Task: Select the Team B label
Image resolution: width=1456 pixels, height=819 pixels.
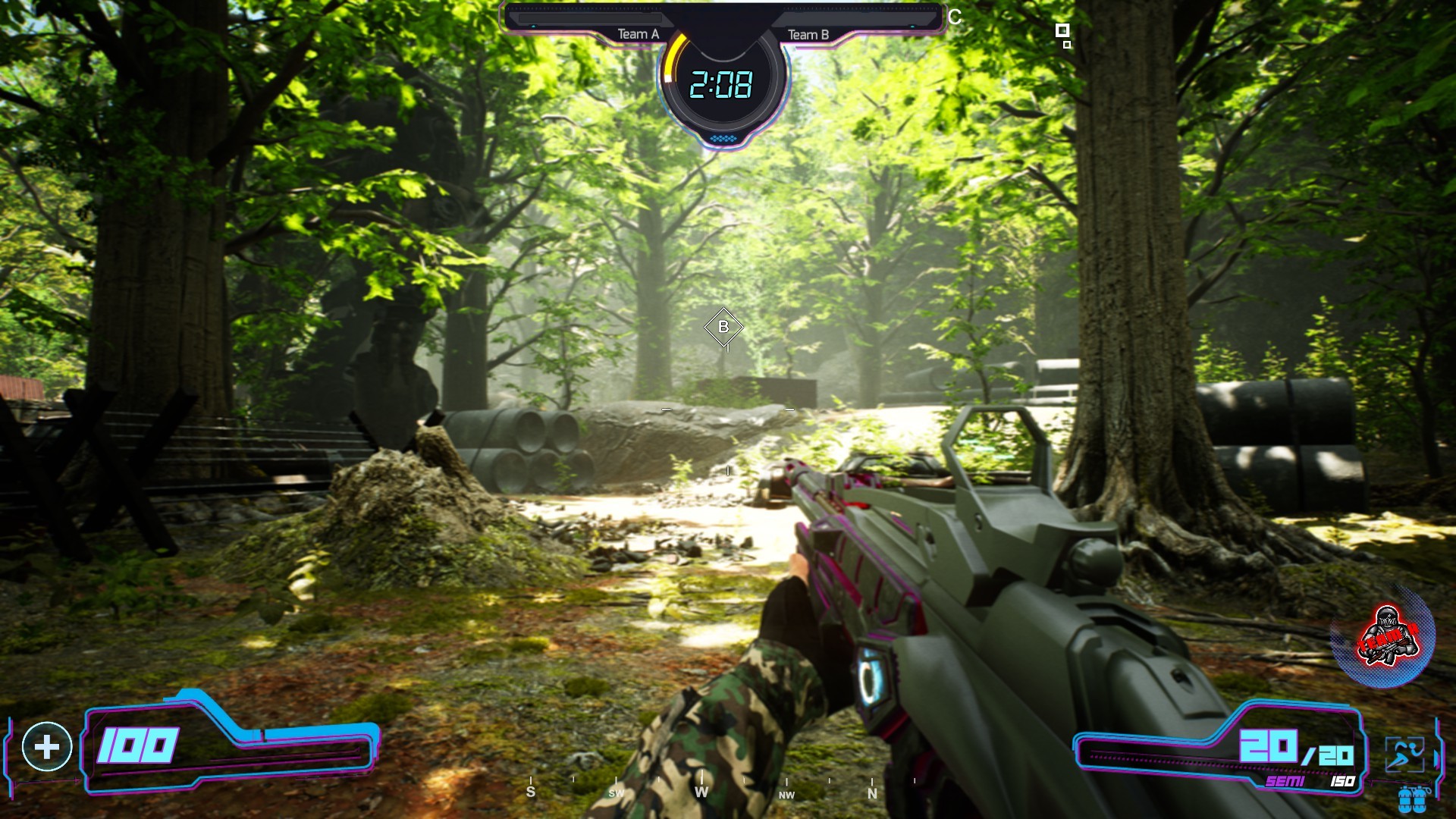Action: tap(810, 33)
